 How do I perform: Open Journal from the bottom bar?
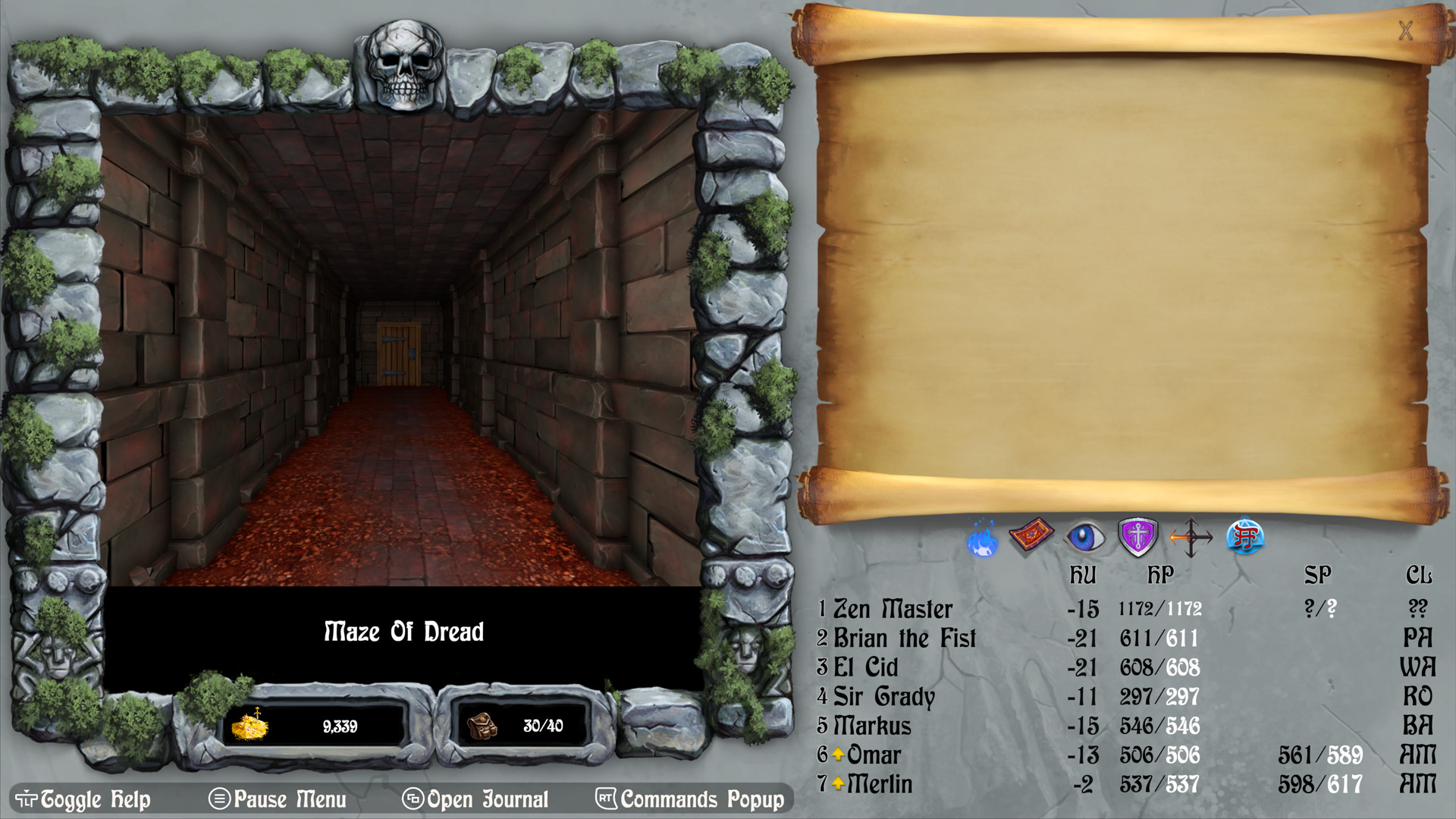coord(478,799)
